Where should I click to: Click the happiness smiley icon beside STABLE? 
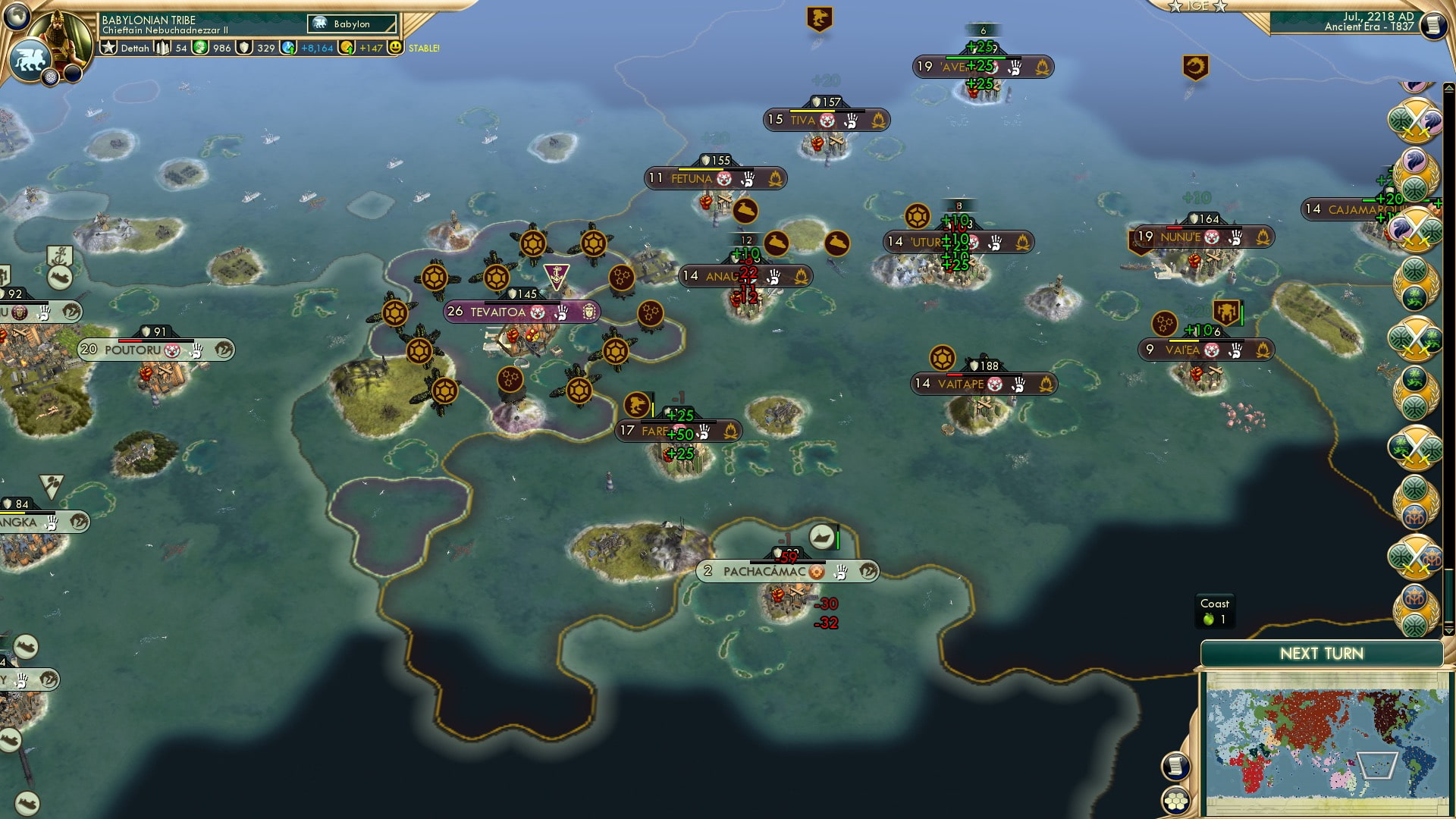(395, 47)
